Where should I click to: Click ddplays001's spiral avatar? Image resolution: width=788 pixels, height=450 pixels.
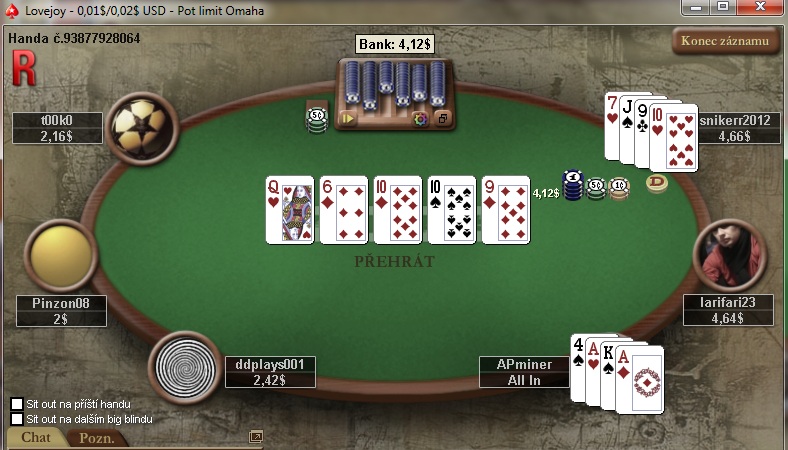183,365
